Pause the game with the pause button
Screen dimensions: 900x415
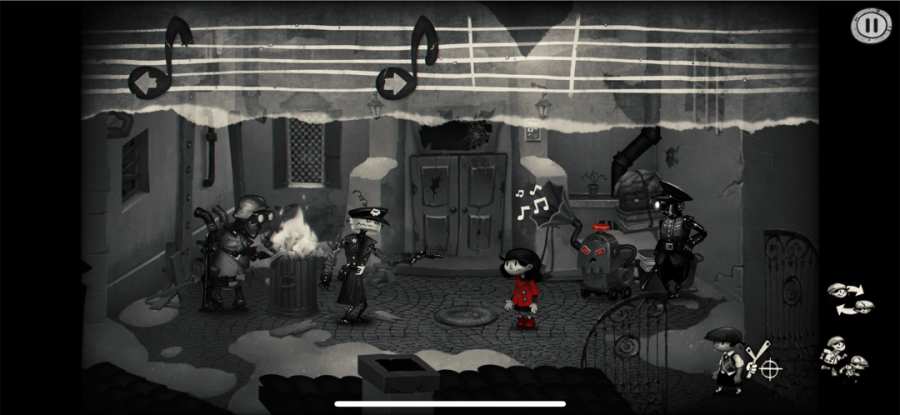(869, 25)
